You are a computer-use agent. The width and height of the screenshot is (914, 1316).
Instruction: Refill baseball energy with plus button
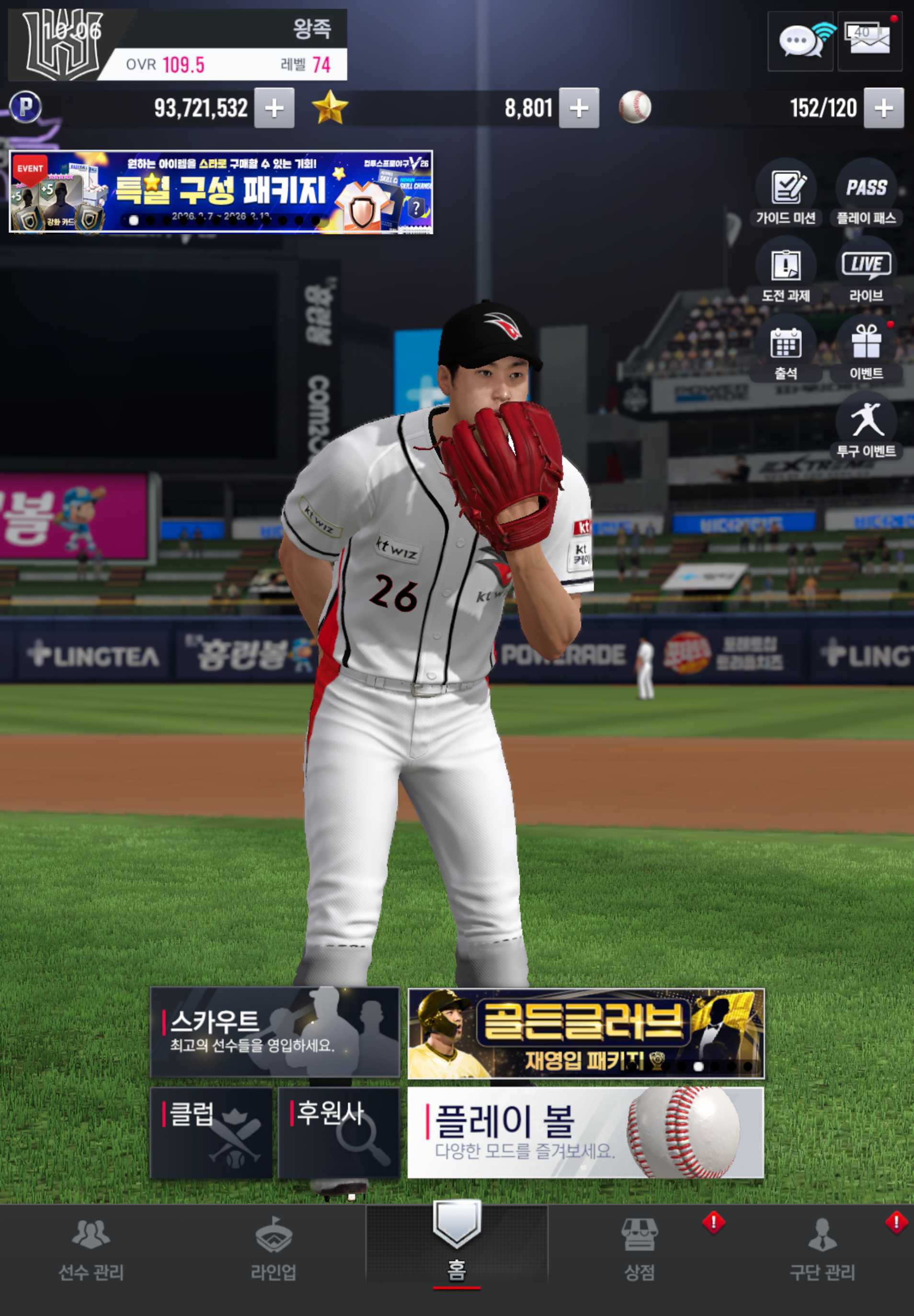pyautogui.click(x=884, y=108)
